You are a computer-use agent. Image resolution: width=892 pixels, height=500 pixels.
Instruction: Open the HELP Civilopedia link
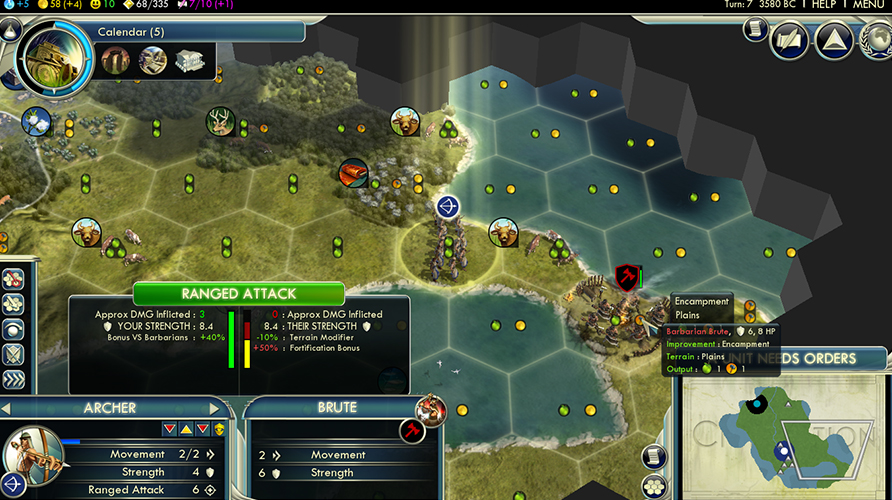click(x=823, y=5)
